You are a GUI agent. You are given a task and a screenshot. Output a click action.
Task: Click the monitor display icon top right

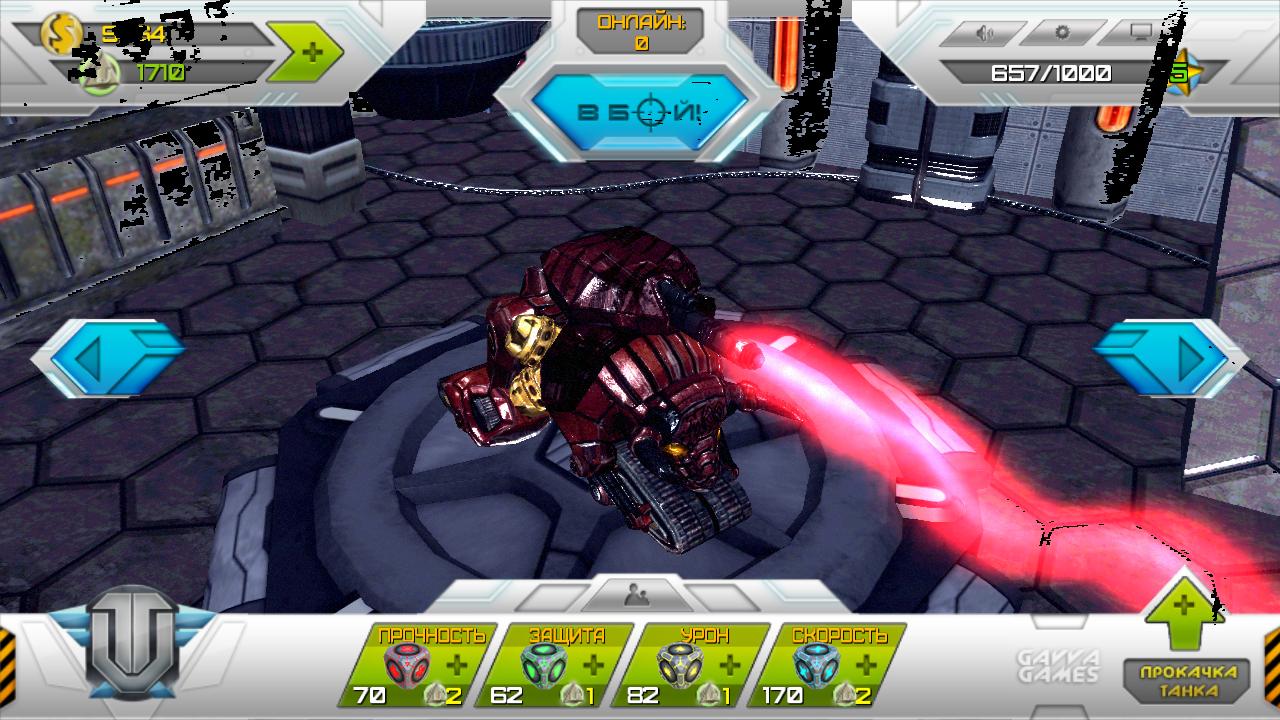[x=1136, y=31]
